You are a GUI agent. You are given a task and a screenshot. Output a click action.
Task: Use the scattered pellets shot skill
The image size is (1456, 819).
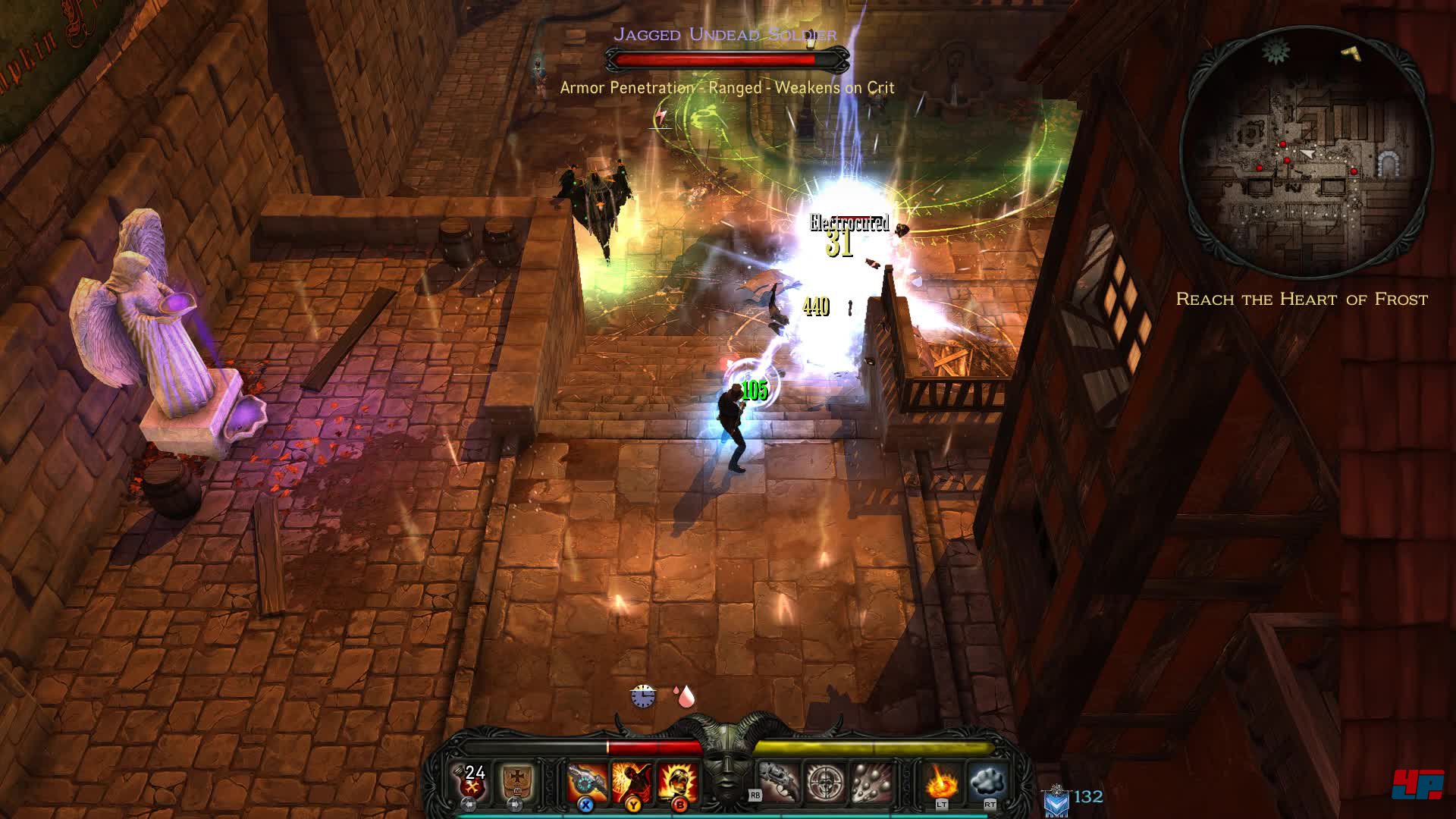[x=869, y=781]
